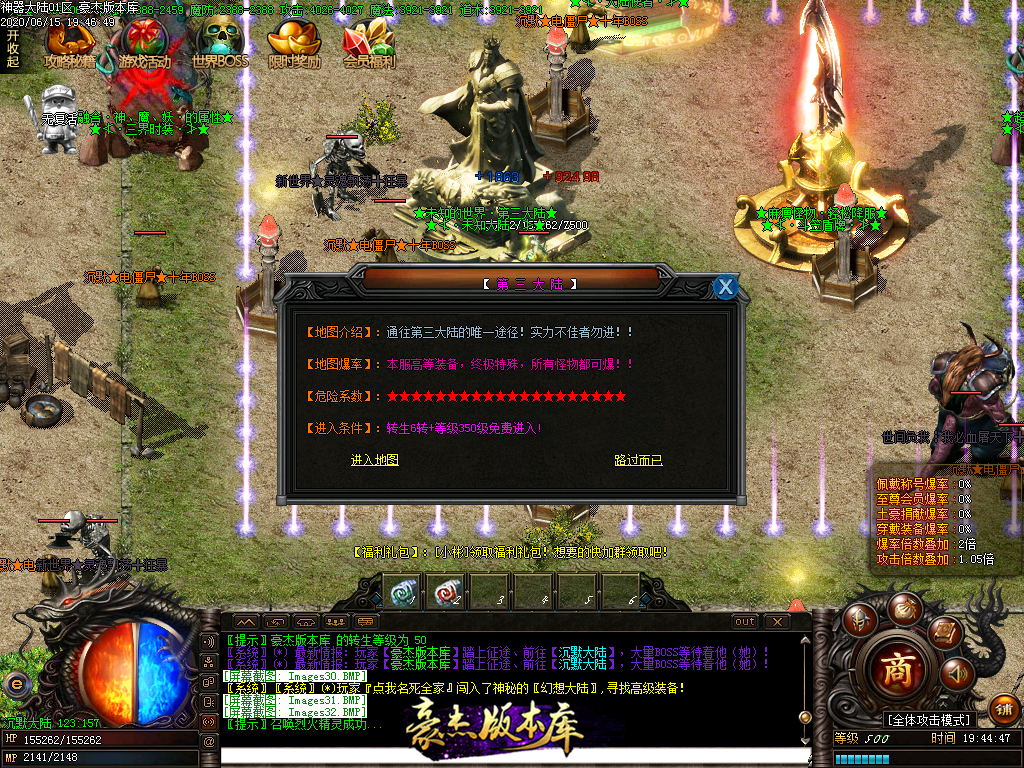Use the green swirl item in hotbar slot 1
Viewport: 1024px width, 768px height.
(401, 591)
